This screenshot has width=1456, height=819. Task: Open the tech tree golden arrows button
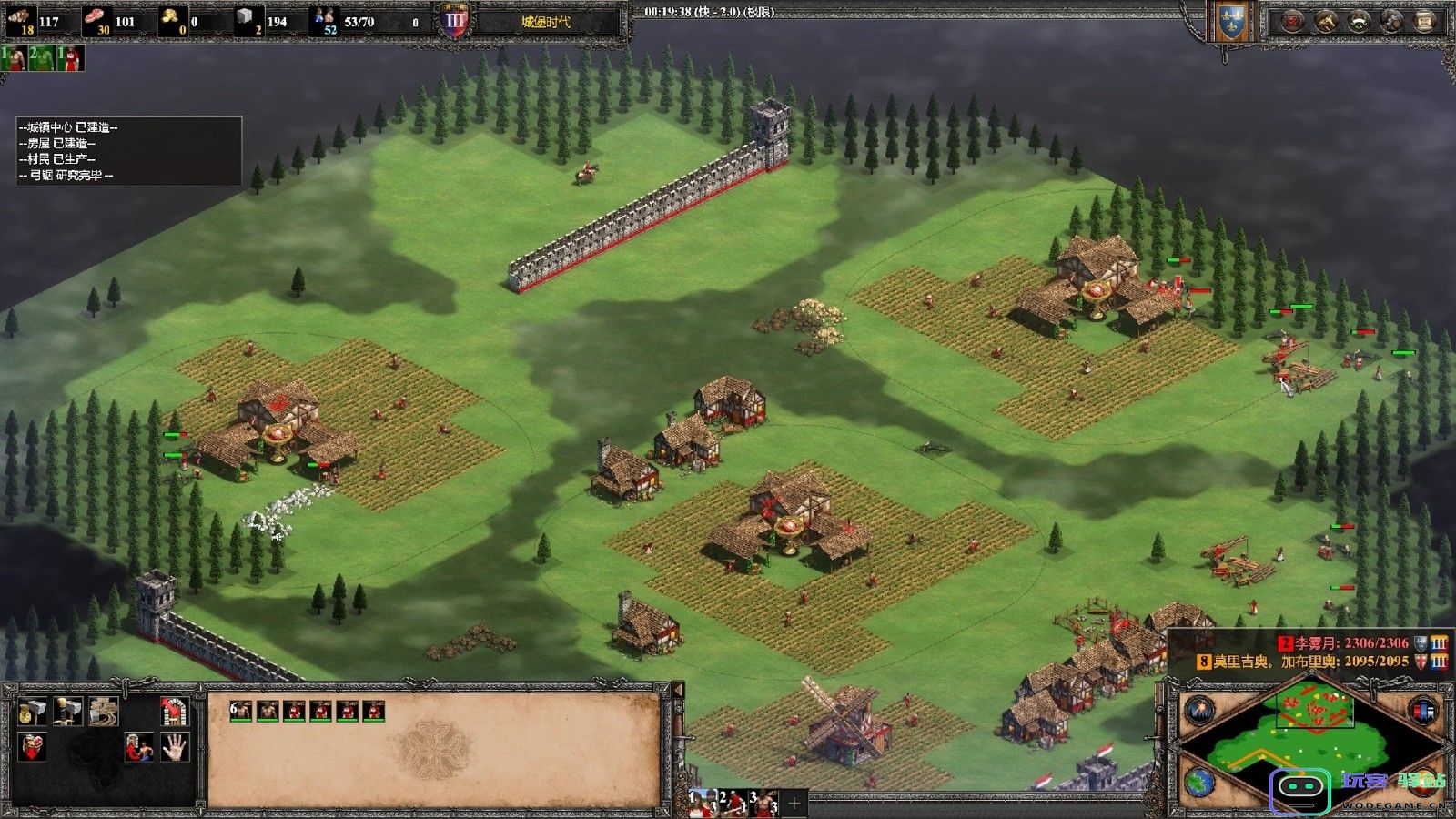(x=1324, y=22)
